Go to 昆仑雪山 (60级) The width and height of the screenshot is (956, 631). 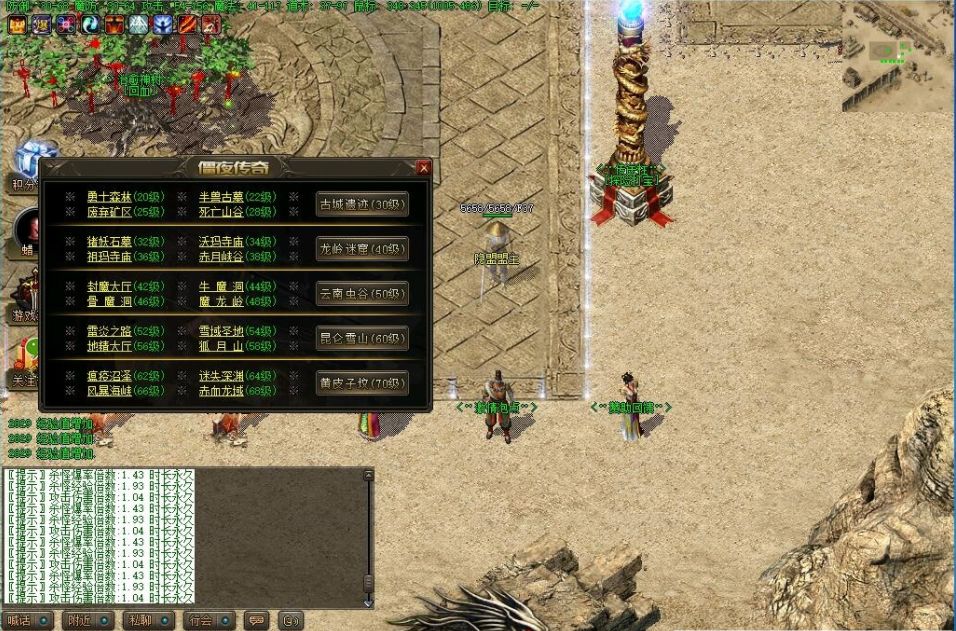pyautogui.click(x=362, y=338)
